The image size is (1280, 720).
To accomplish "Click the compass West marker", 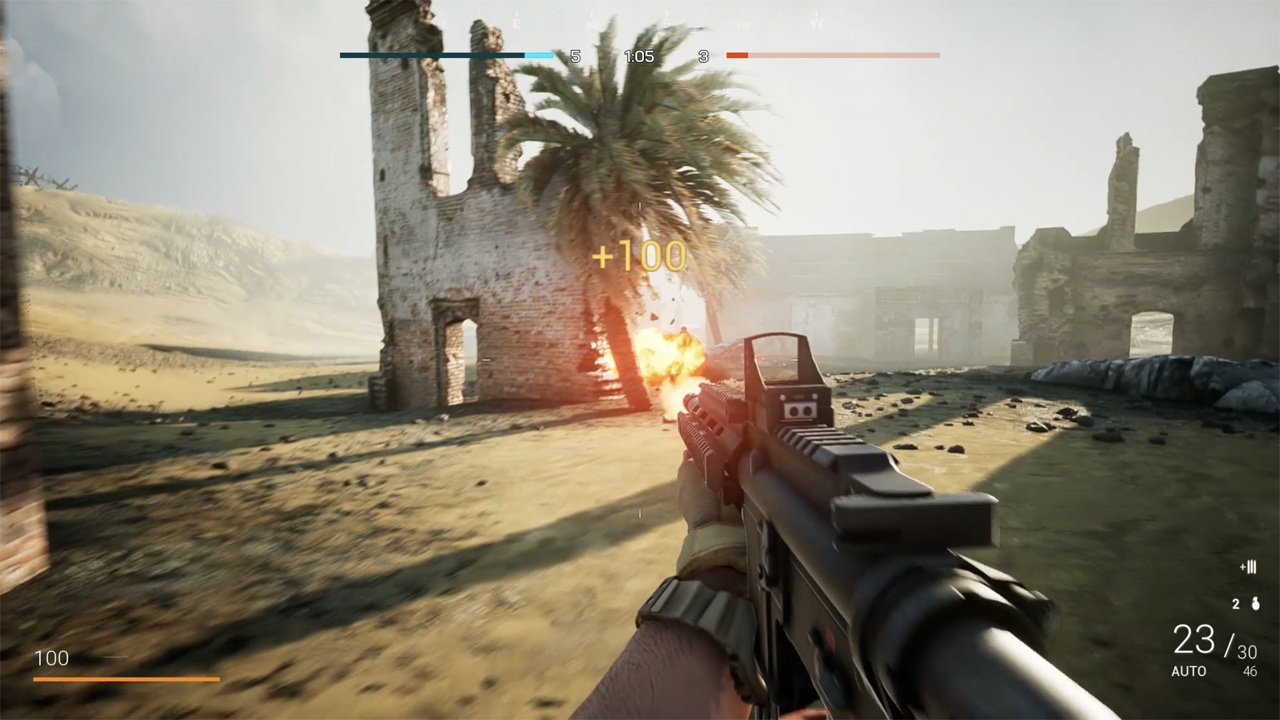I will [x=815, y=22].
